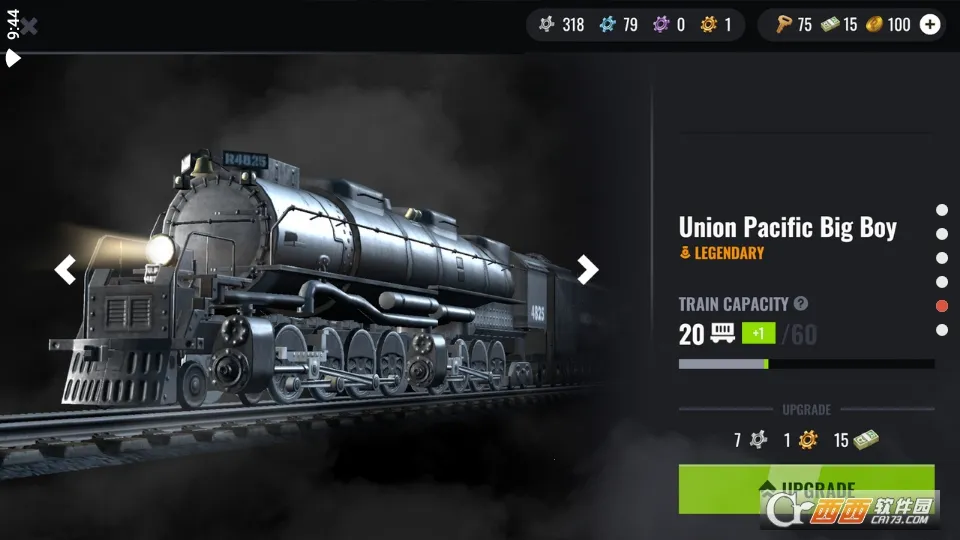Add more currency with the plus button
Image resolution: width=960 pixels, height=540 pixels.
point(930,25)
